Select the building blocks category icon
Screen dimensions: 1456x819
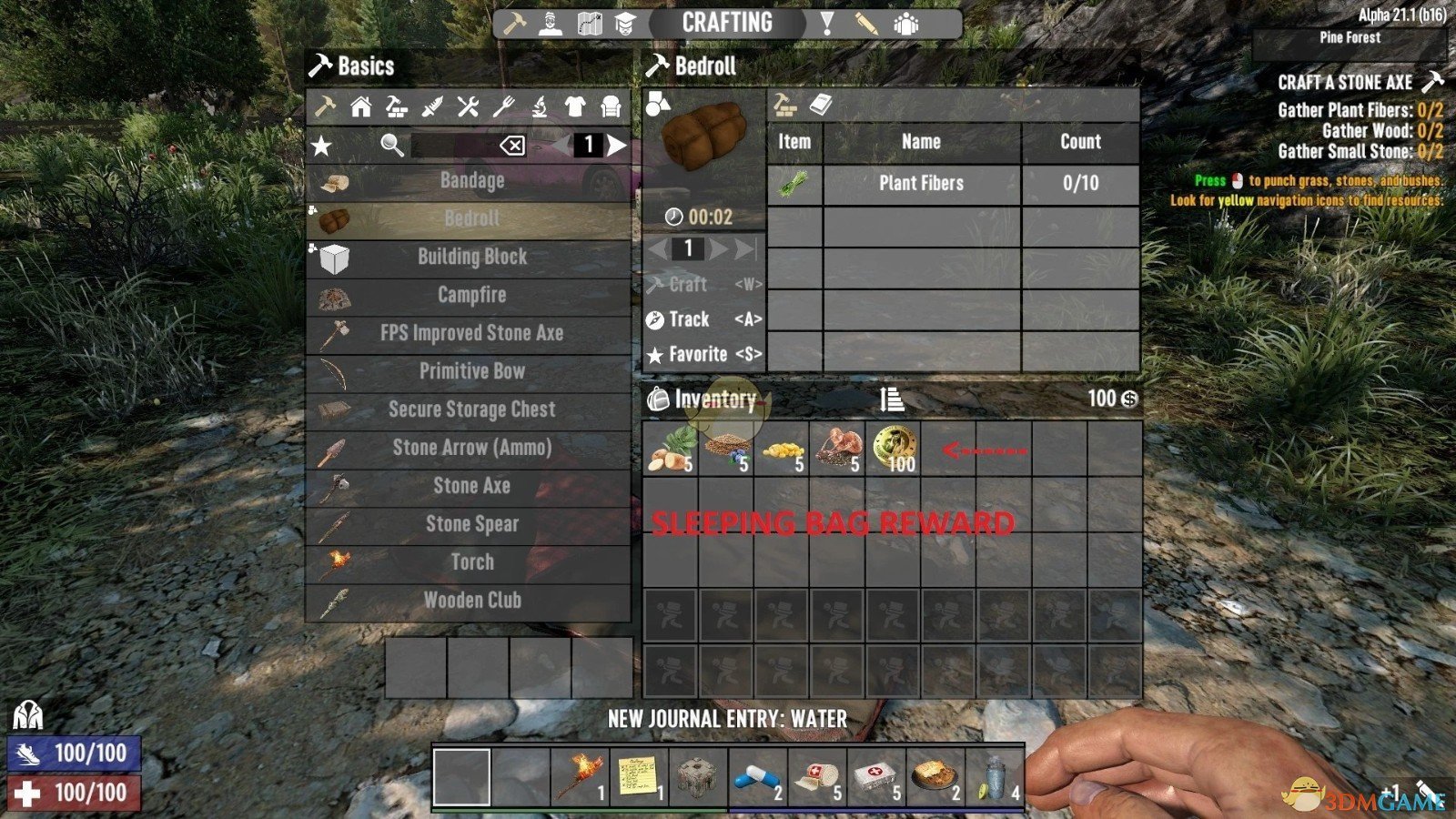pos(399,107)
